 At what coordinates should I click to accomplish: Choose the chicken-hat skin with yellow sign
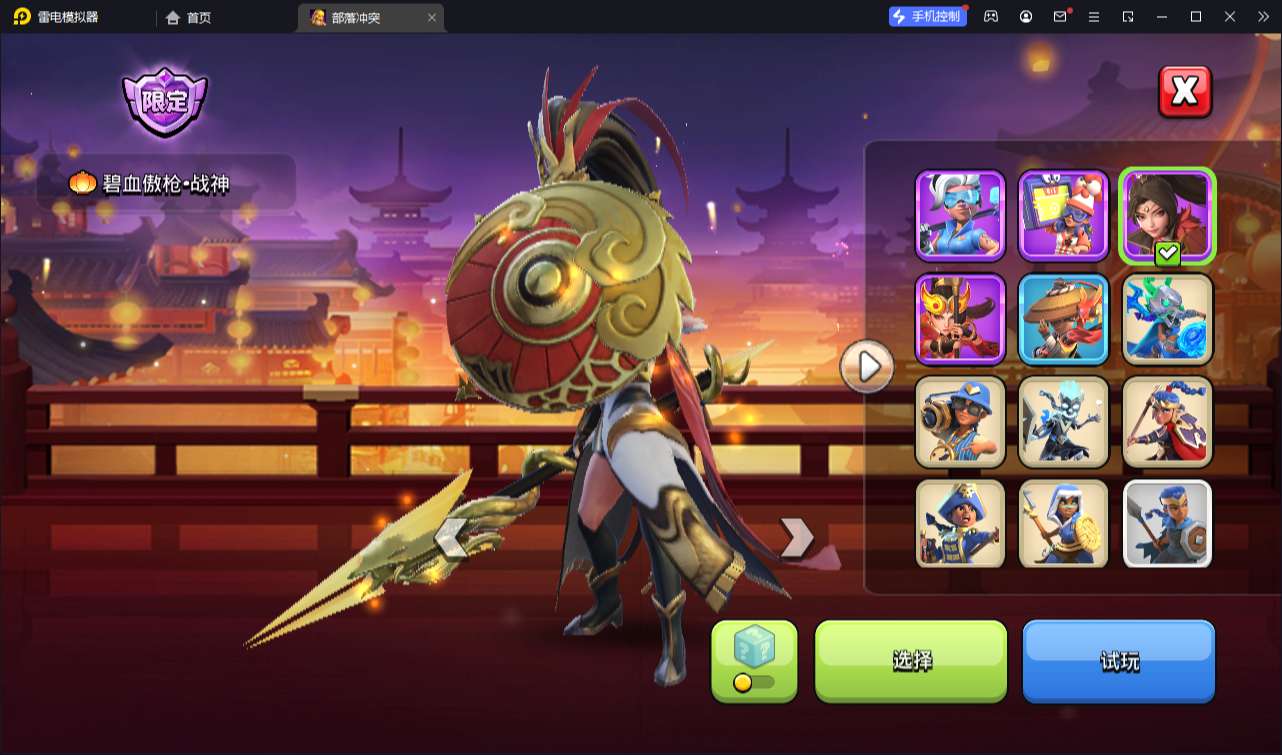point(1063,215)
